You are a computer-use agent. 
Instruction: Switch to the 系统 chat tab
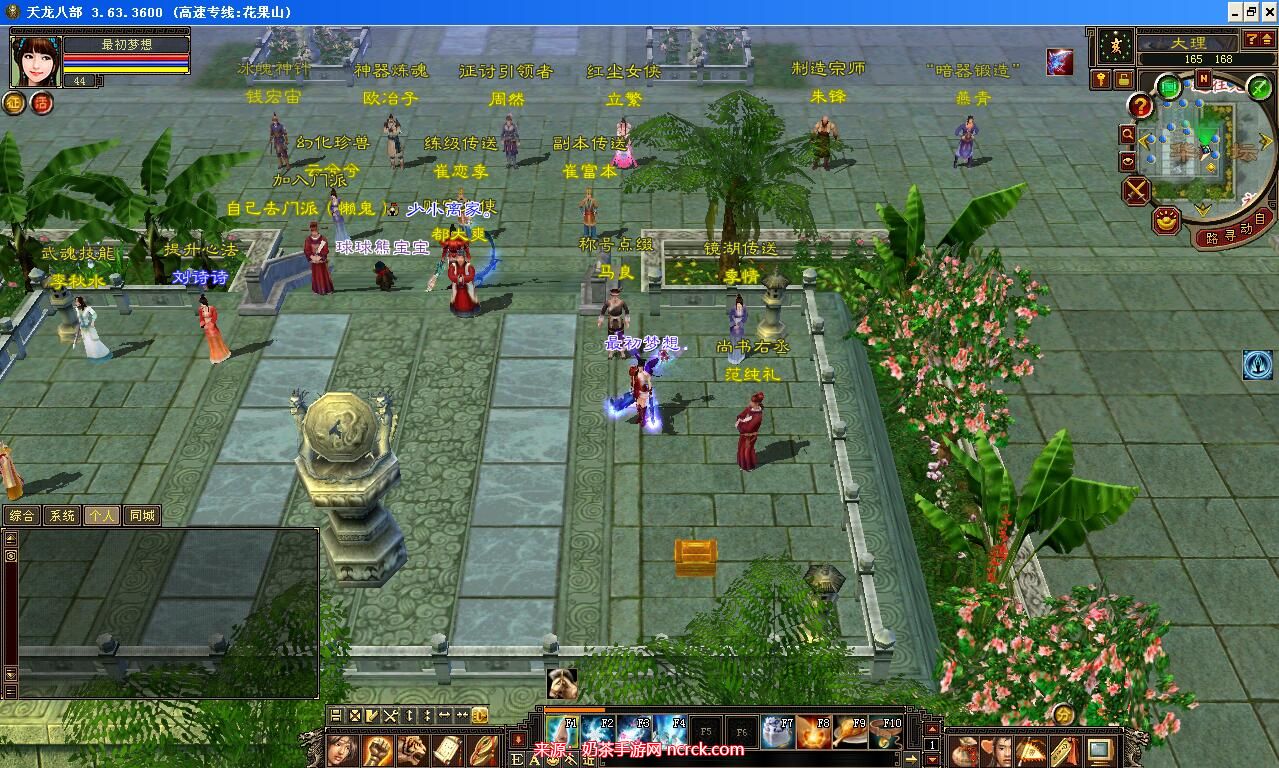[62, 516]
